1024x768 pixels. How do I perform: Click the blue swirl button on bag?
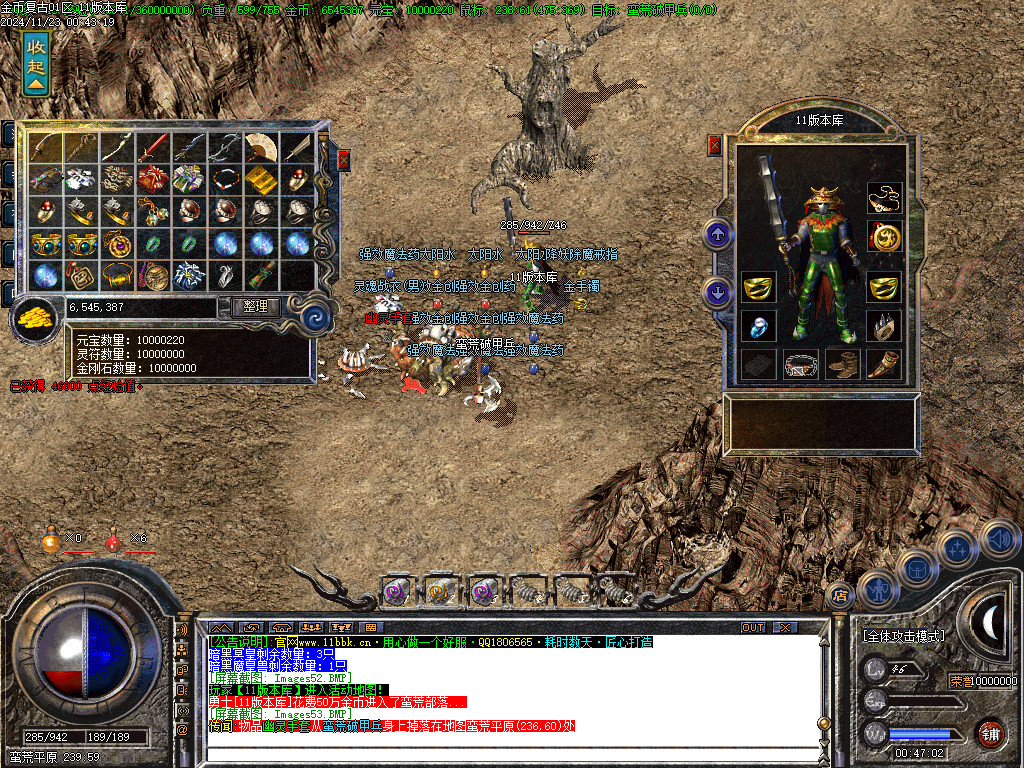click(318, 318)
